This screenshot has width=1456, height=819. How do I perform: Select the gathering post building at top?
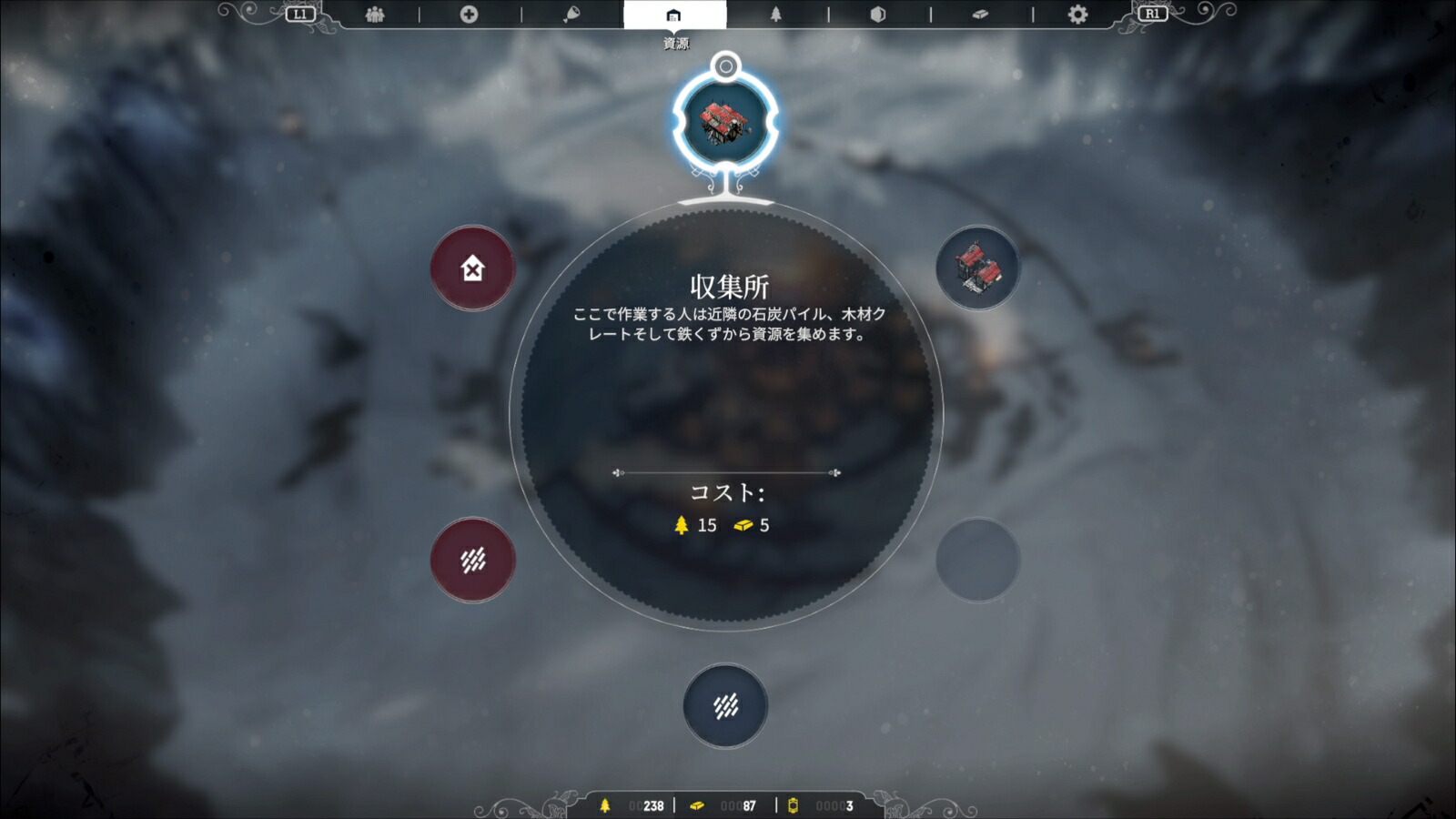pos(723,121)
